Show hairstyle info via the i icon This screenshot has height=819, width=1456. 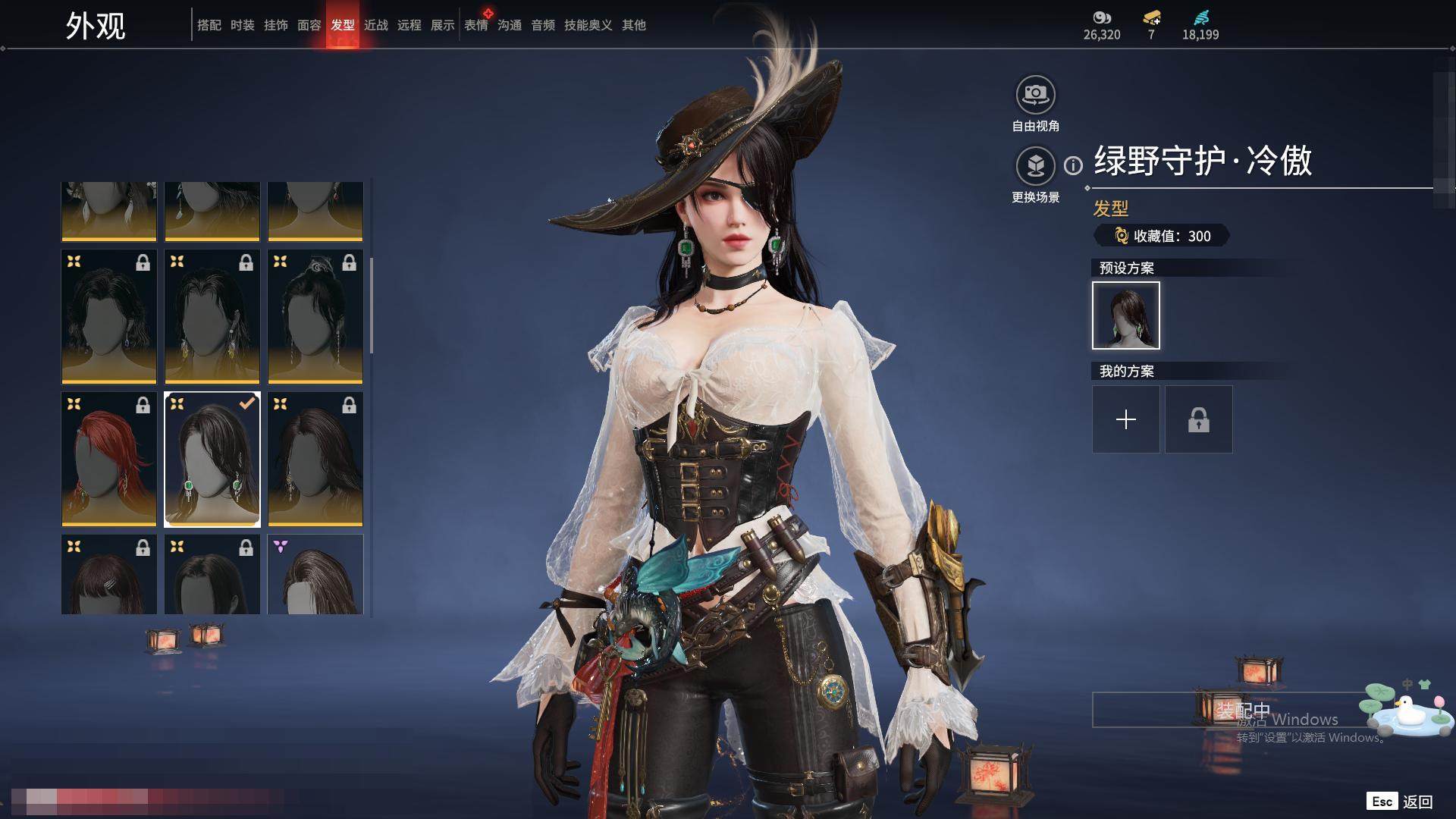(1073, 165)
